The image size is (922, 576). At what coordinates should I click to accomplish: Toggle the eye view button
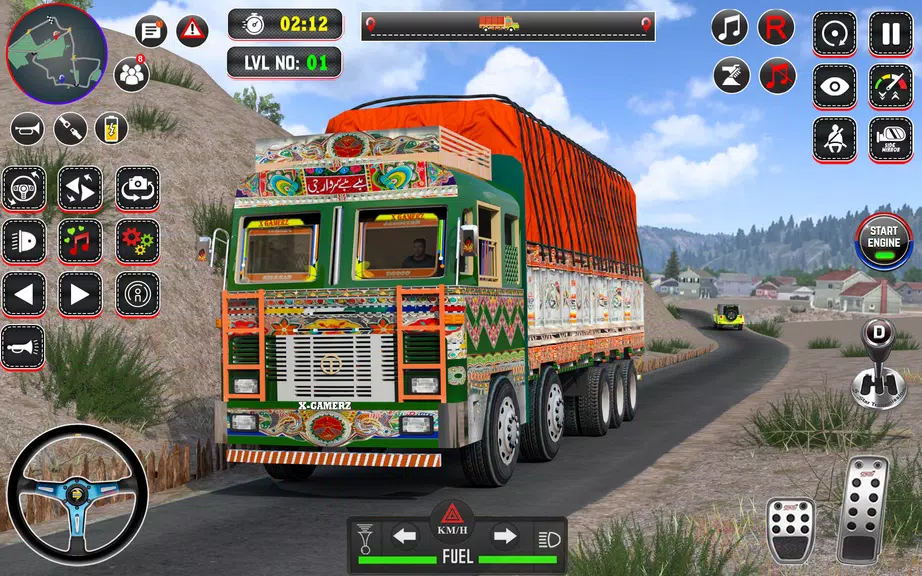834,86
